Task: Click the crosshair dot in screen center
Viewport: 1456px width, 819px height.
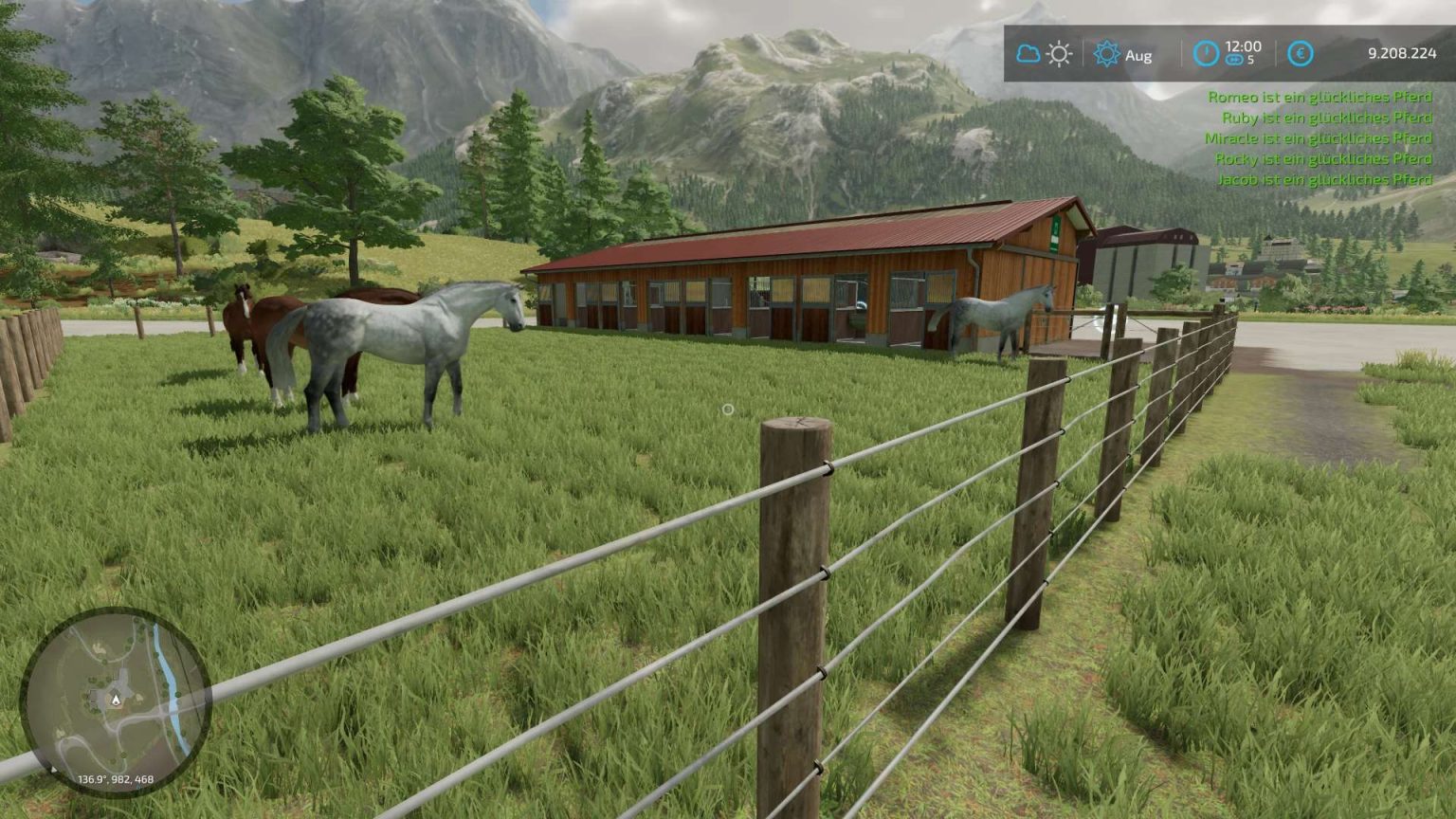Action: point(728,409)
